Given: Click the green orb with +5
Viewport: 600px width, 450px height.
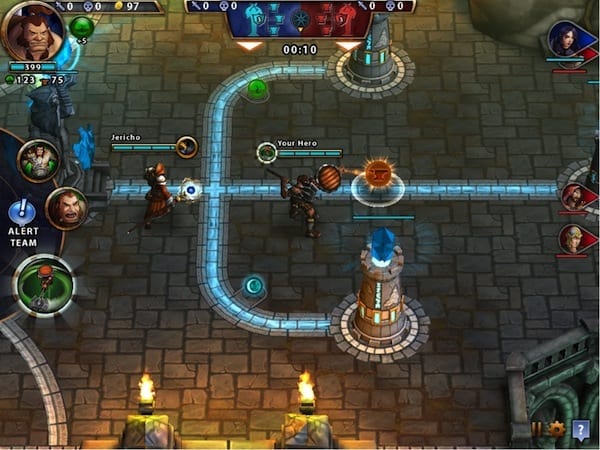Looking at the screenshot, I should (82, 29).
